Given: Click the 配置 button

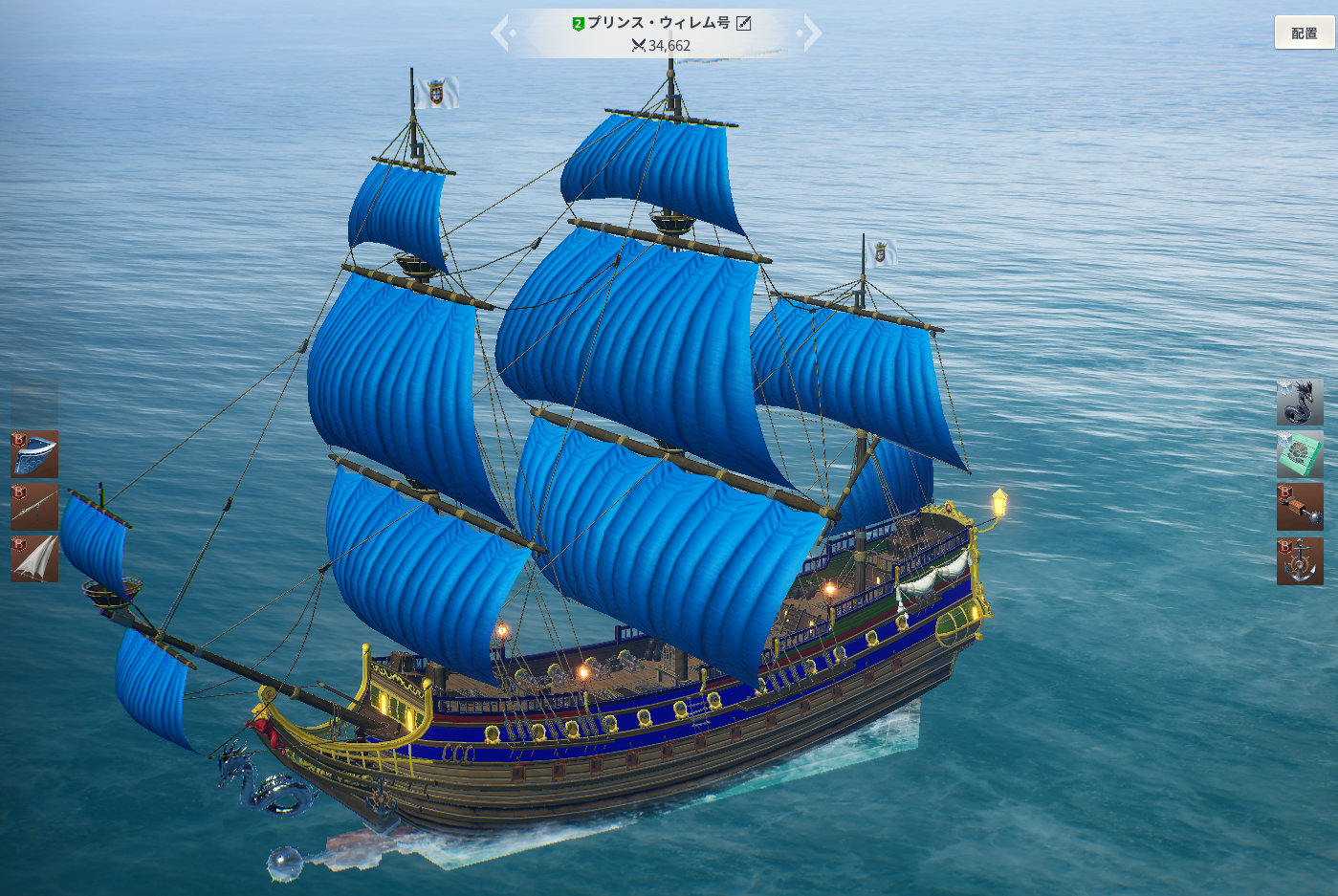Looking at the screenshot, I should (x=1304, y=33).
